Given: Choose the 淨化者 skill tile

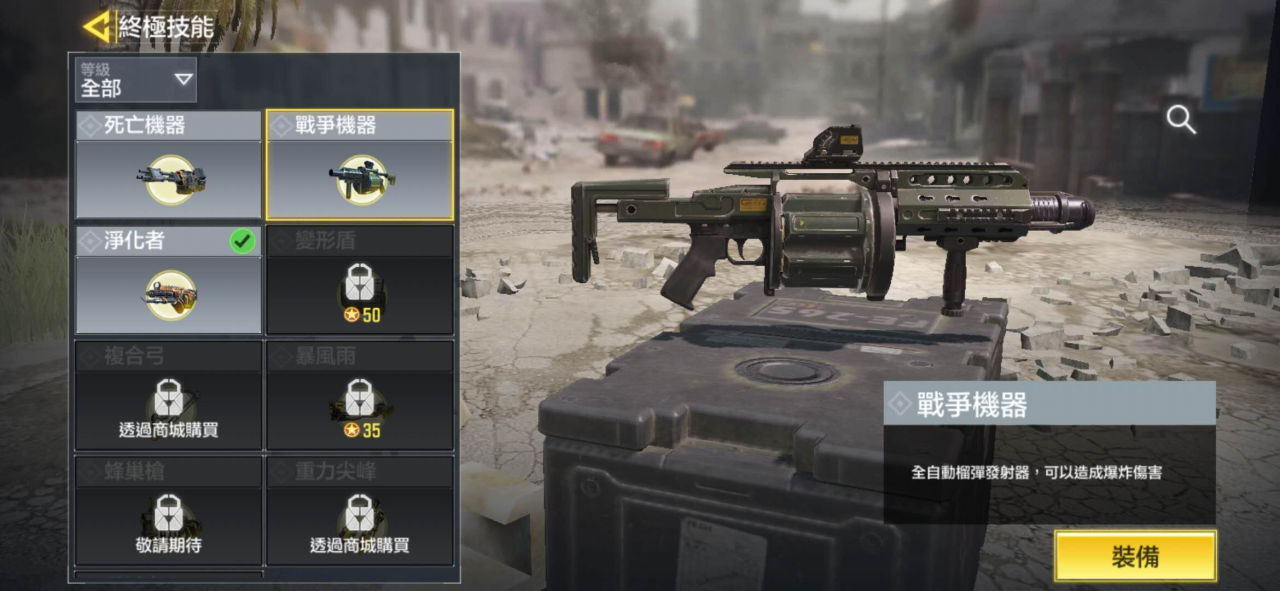Looking at the screenshot, I should click(x=169, y=281).
